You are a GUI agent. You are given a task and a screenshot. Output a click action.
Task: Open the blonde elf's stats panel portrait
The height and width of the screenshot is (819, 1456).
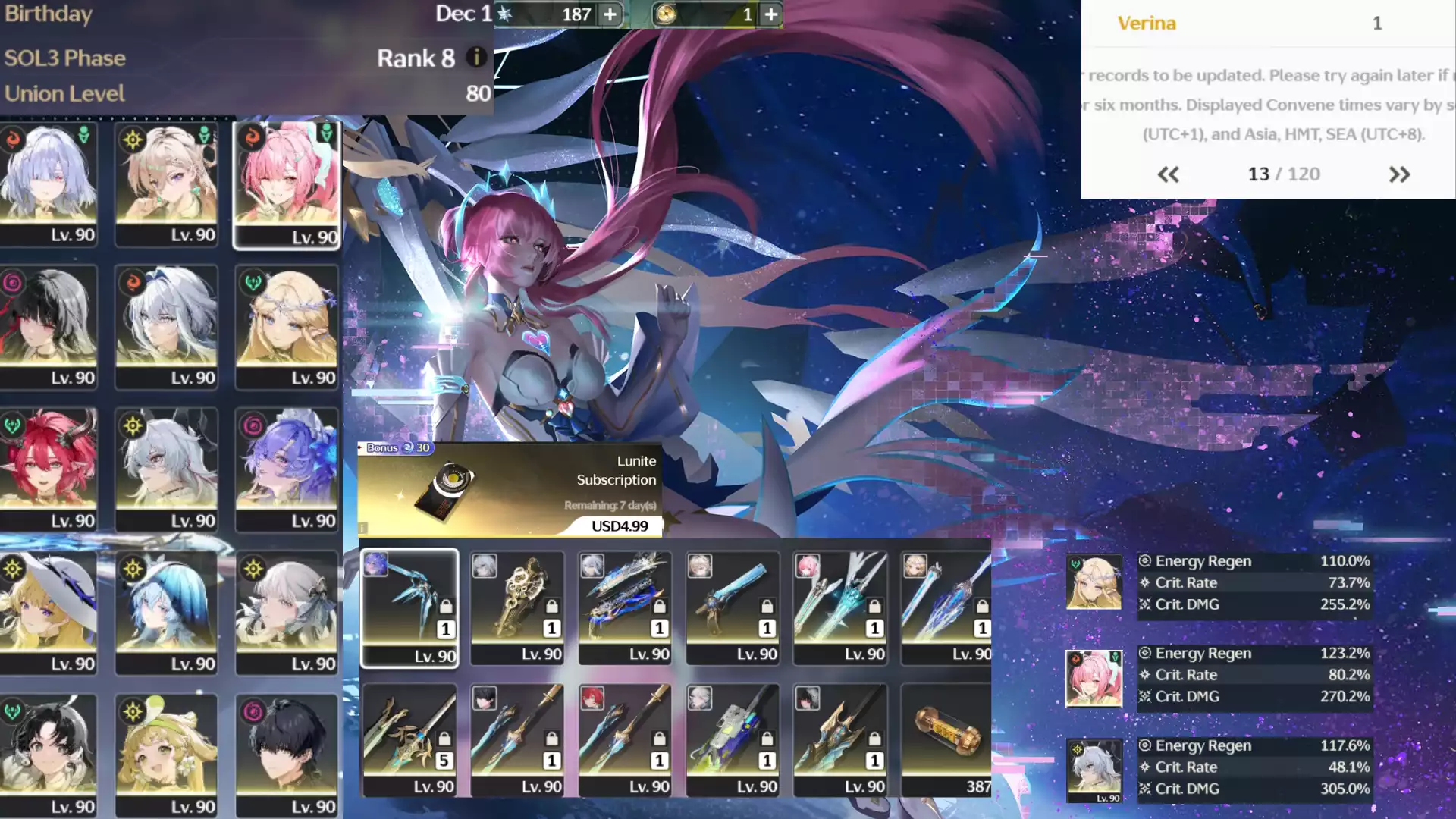(1094, 582)
